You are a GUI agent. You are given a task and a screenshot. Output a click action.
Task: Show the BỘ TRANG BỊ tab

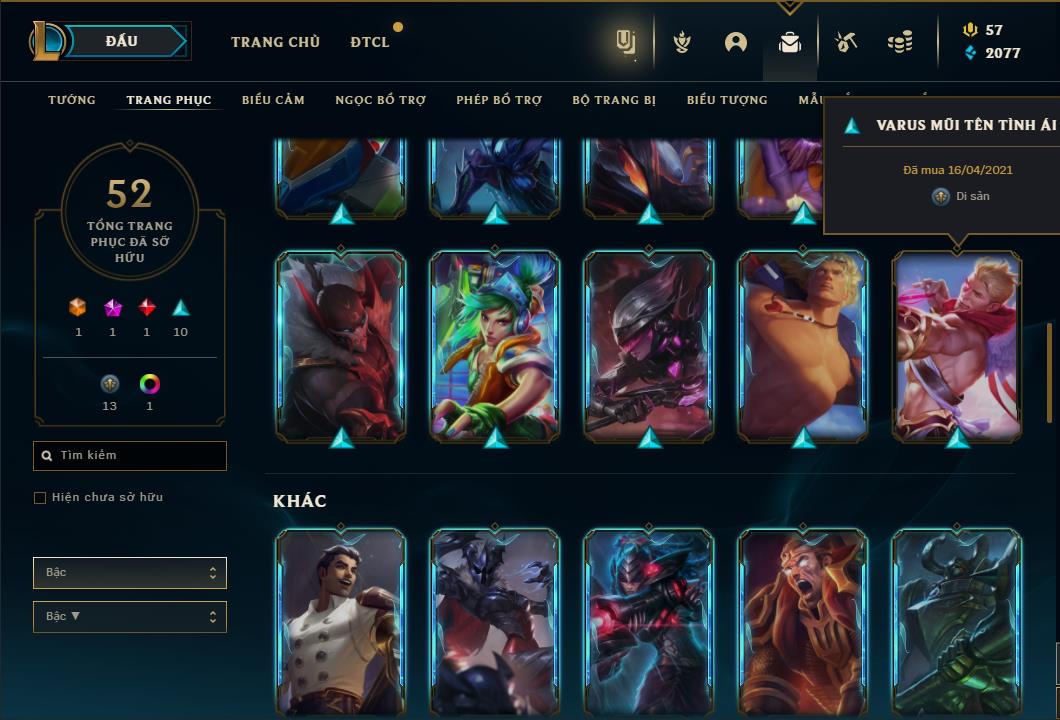point(615,100)
